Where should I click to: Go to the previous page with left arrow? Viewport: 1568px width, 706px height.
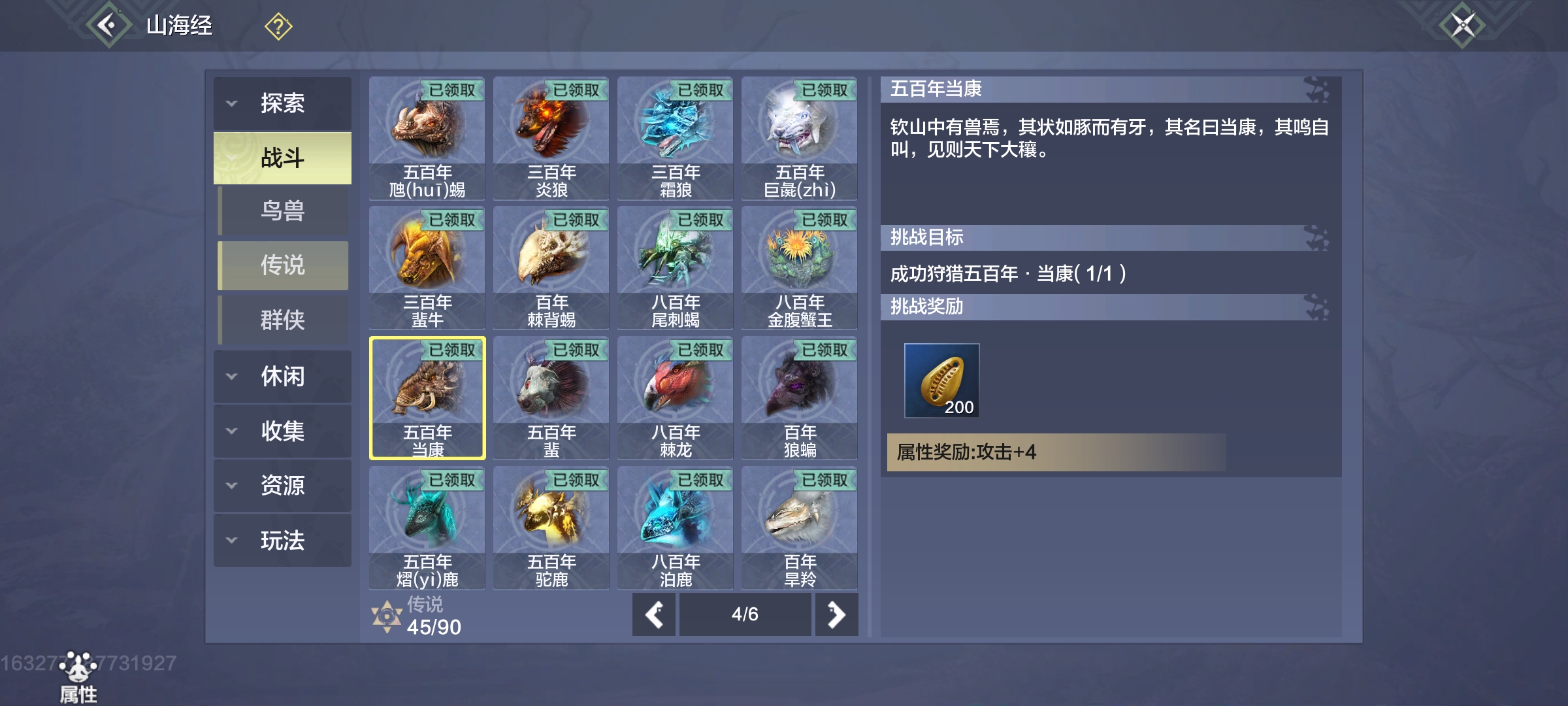[653, 614]
